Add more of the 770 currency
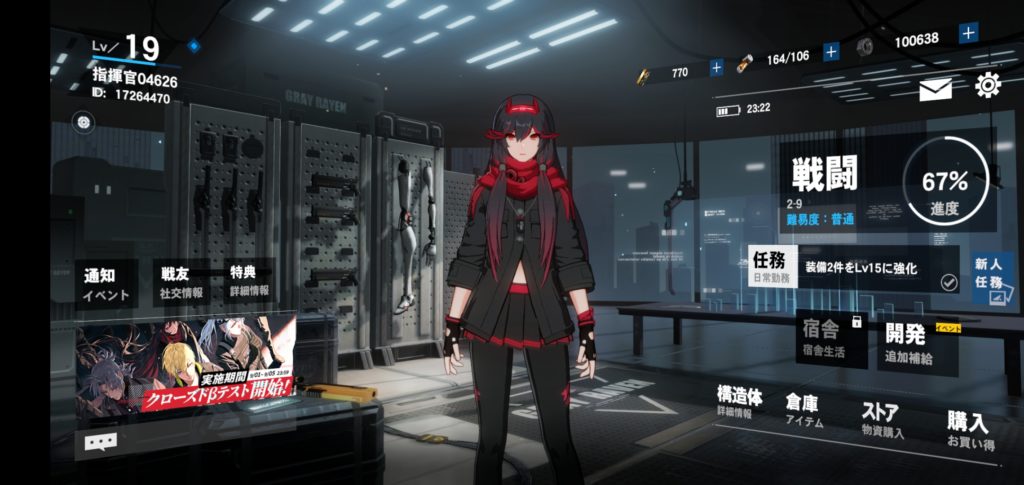1024x485 pixels. pyautogui.click(x=716, y=69)
